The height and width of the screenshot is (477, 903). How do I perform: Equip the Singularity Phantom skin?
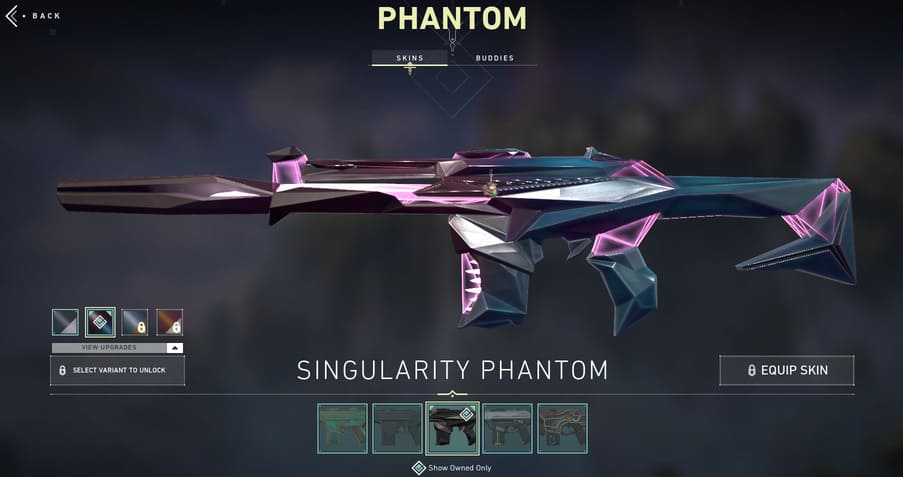[x=787, y=370]
